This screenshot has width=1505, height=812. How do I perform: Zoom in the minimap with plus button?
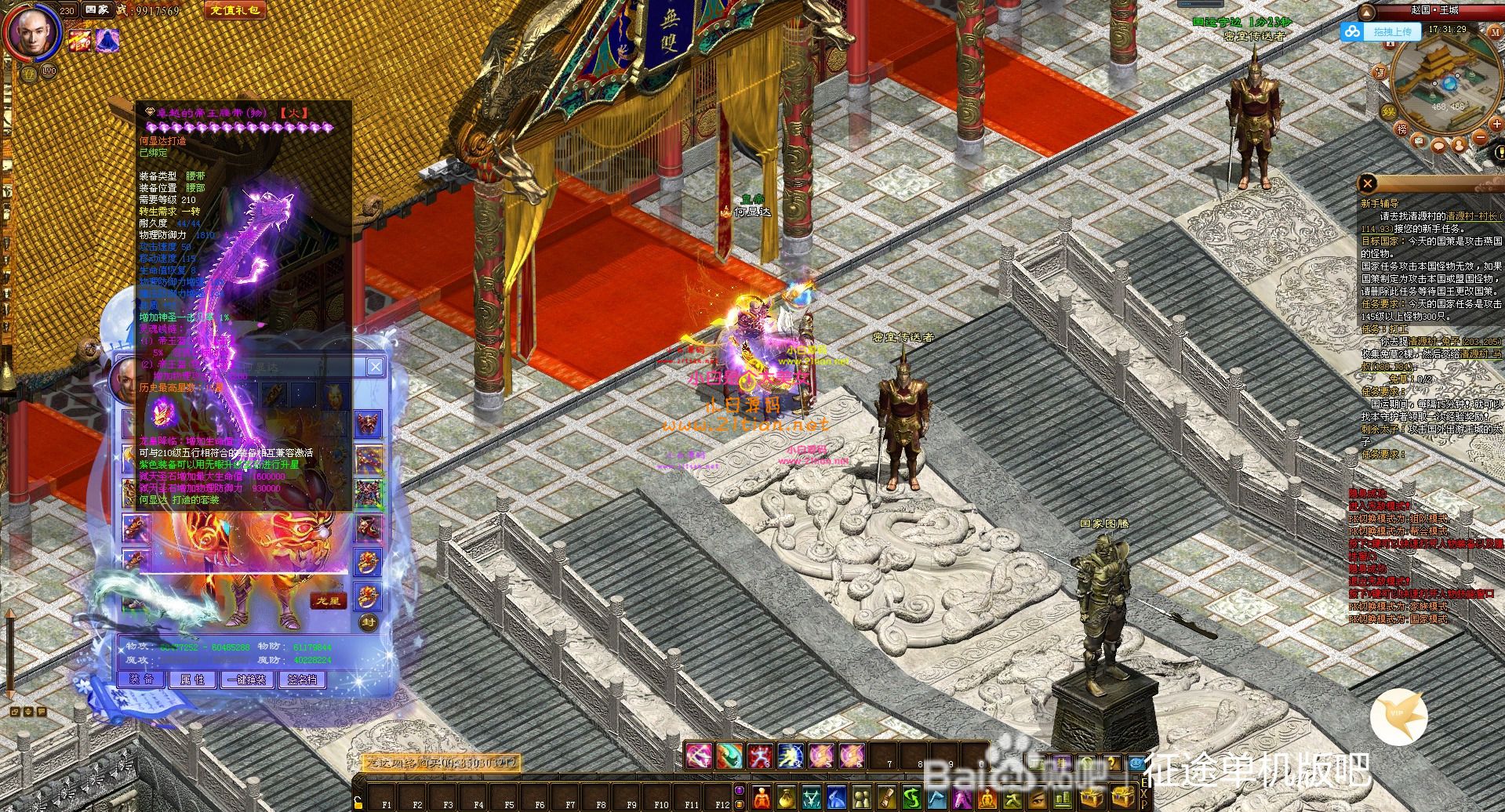click(1496, 125)
